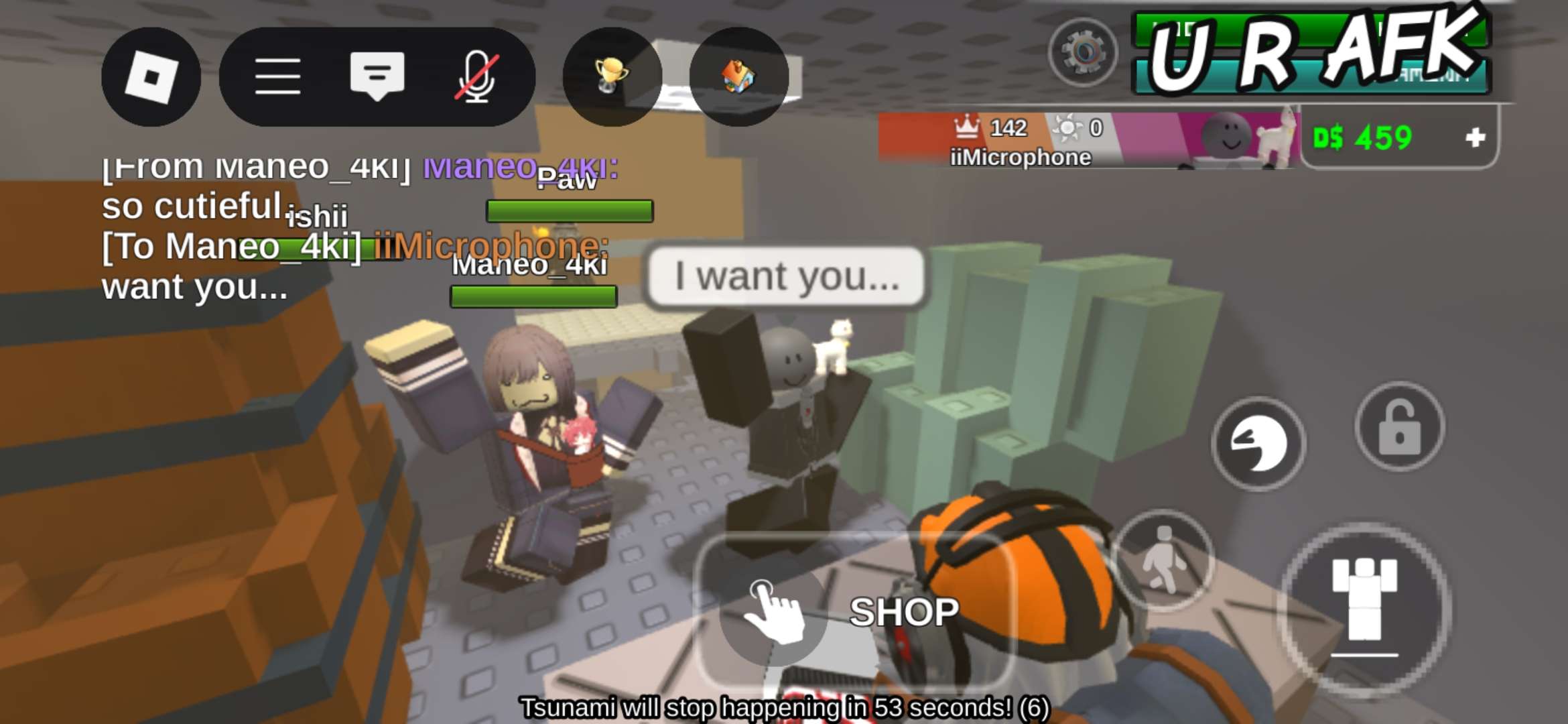
Task: Tap the jump button
Action: (1364, 607)
